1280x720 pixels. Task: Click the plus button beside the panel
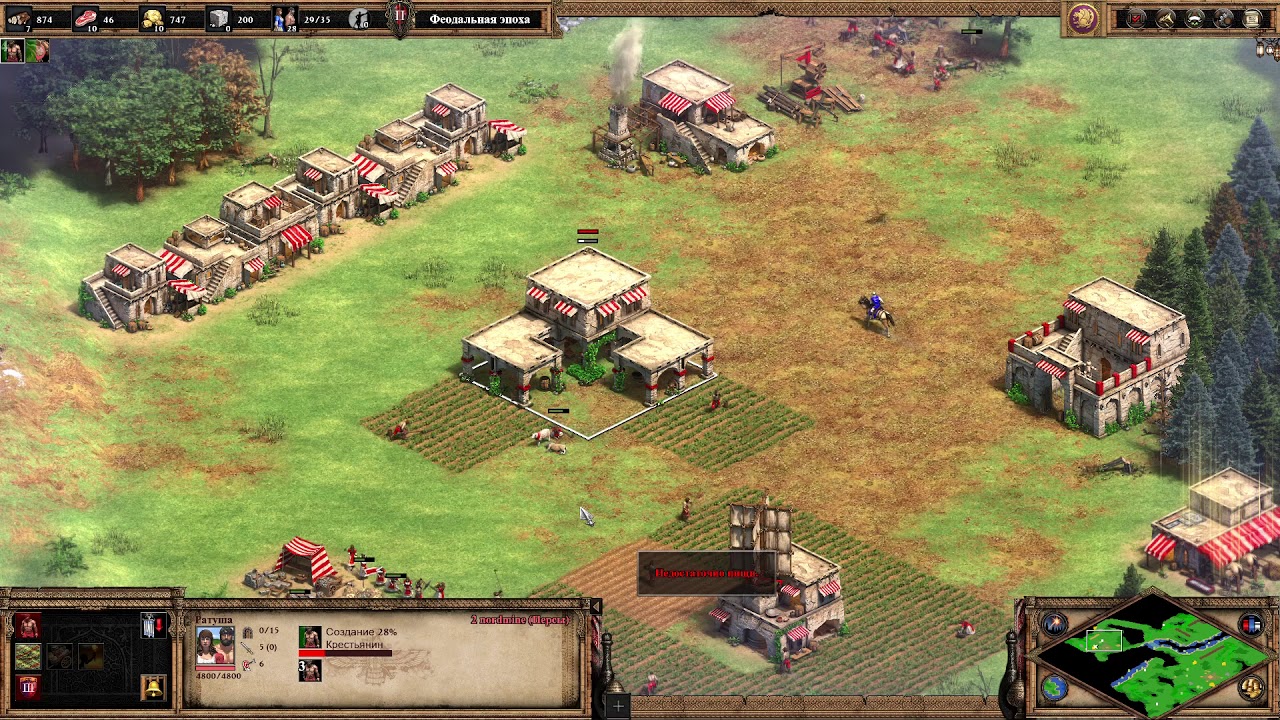[618, 706]
